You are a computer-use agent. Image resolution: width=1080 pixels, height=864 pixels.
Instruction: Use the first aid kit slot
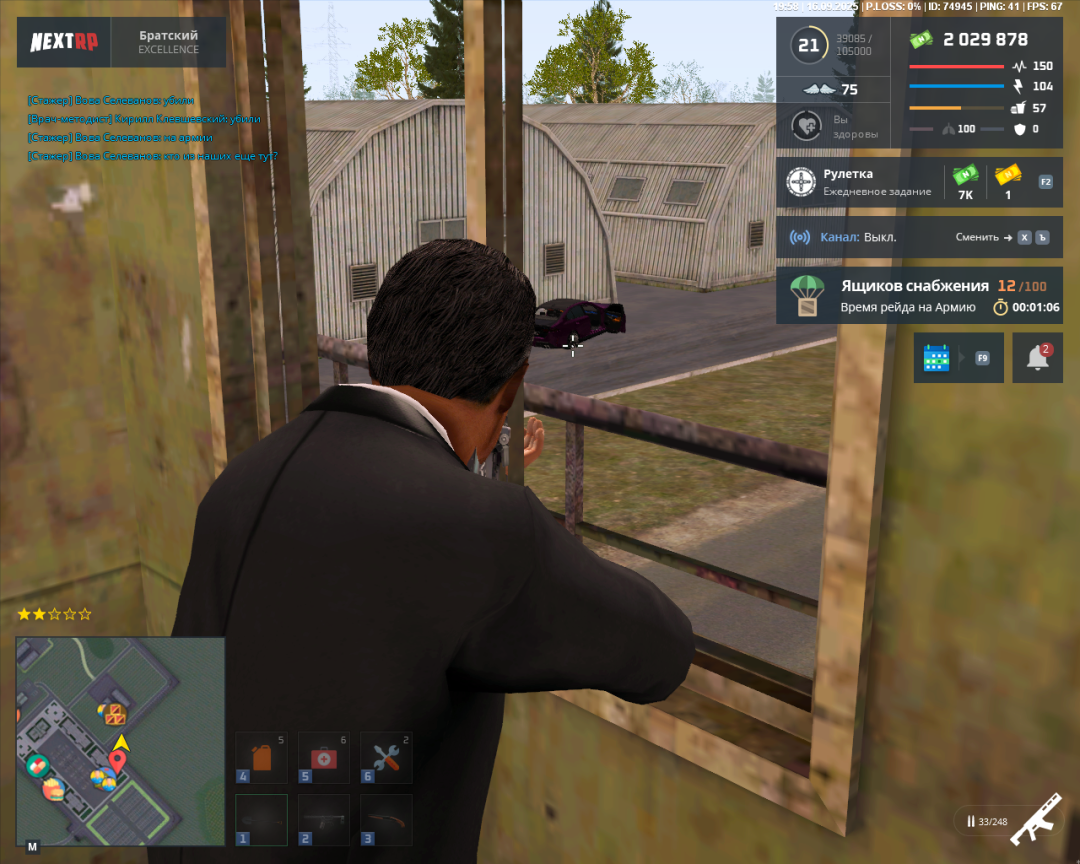(x=324, y=758)
